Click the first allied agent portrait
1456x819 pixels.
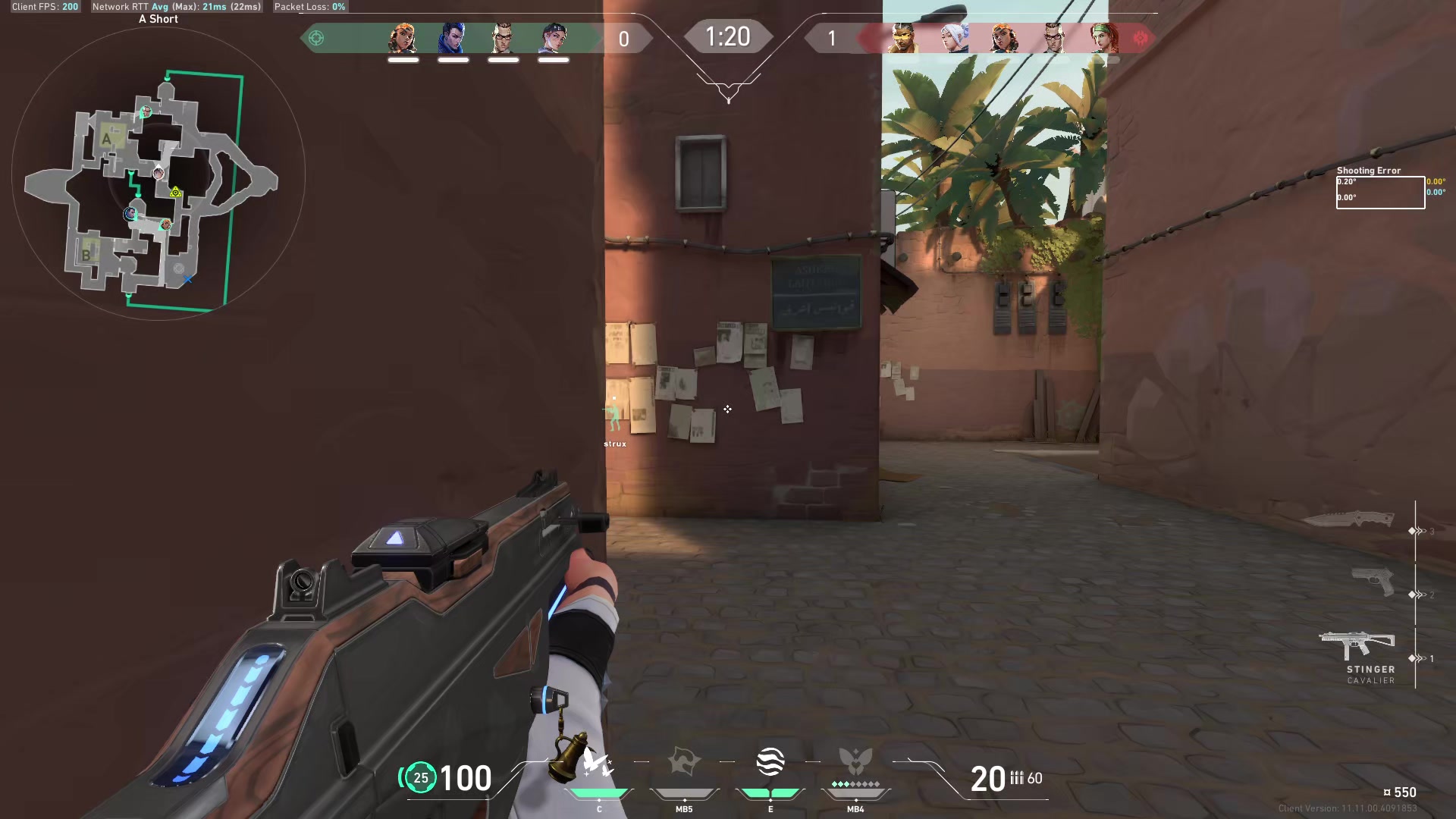[403, 36]
